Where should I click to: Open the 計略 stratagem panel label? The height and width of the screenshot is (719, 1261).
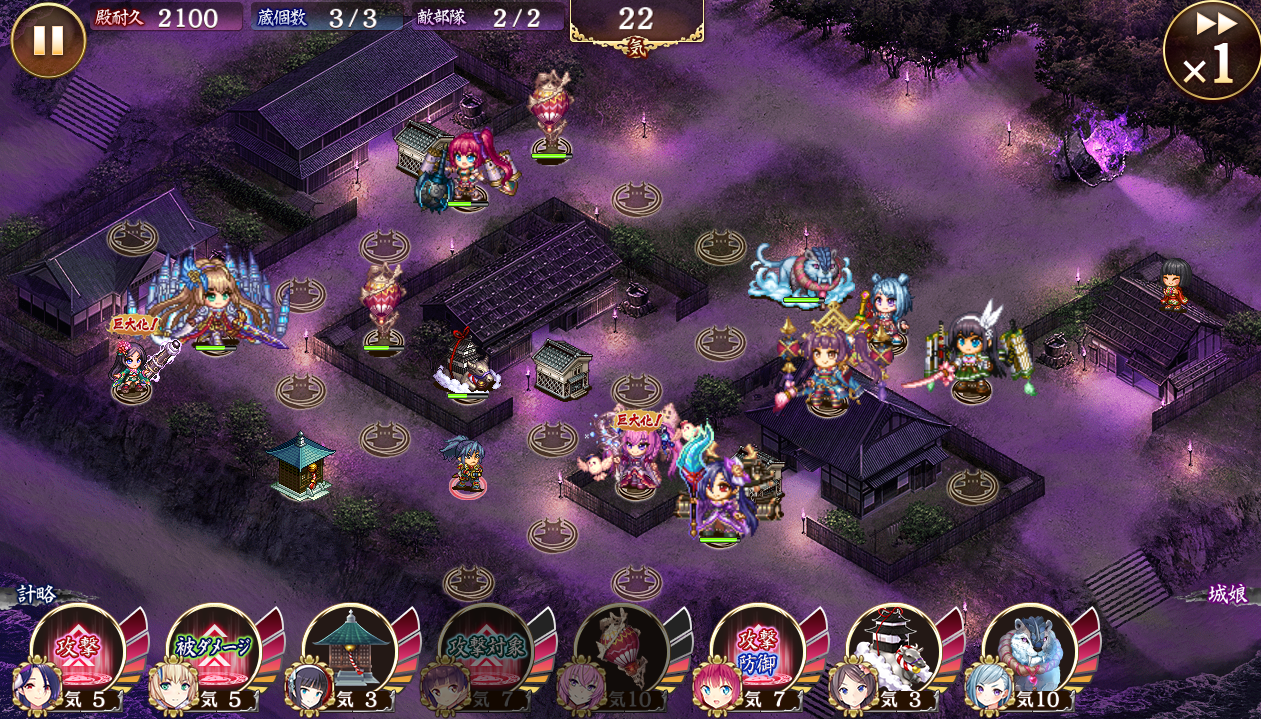click(x=36, y=595)
